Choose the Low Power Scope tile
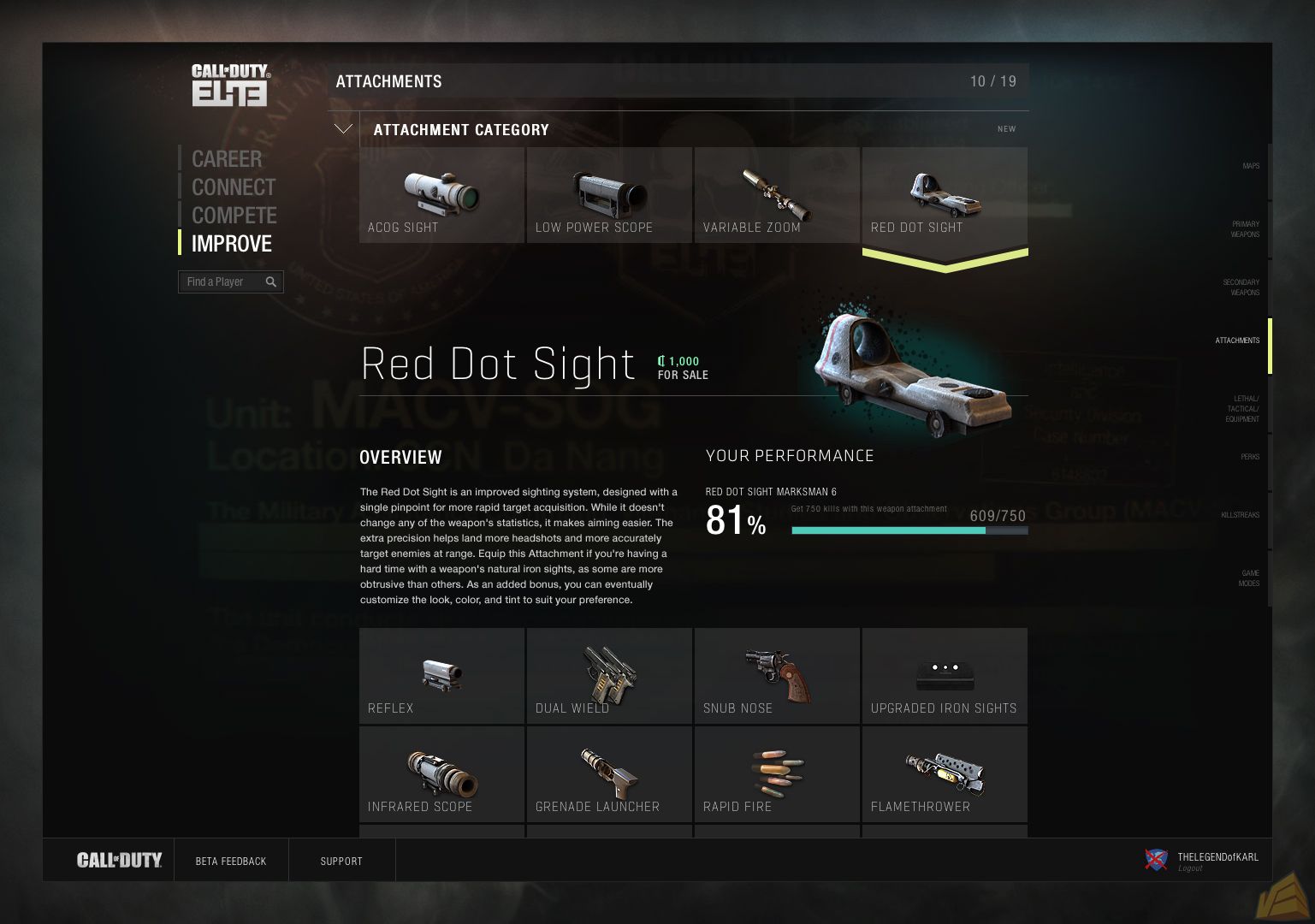Viewport: 1315px width, 924px height. coord(609,195)
